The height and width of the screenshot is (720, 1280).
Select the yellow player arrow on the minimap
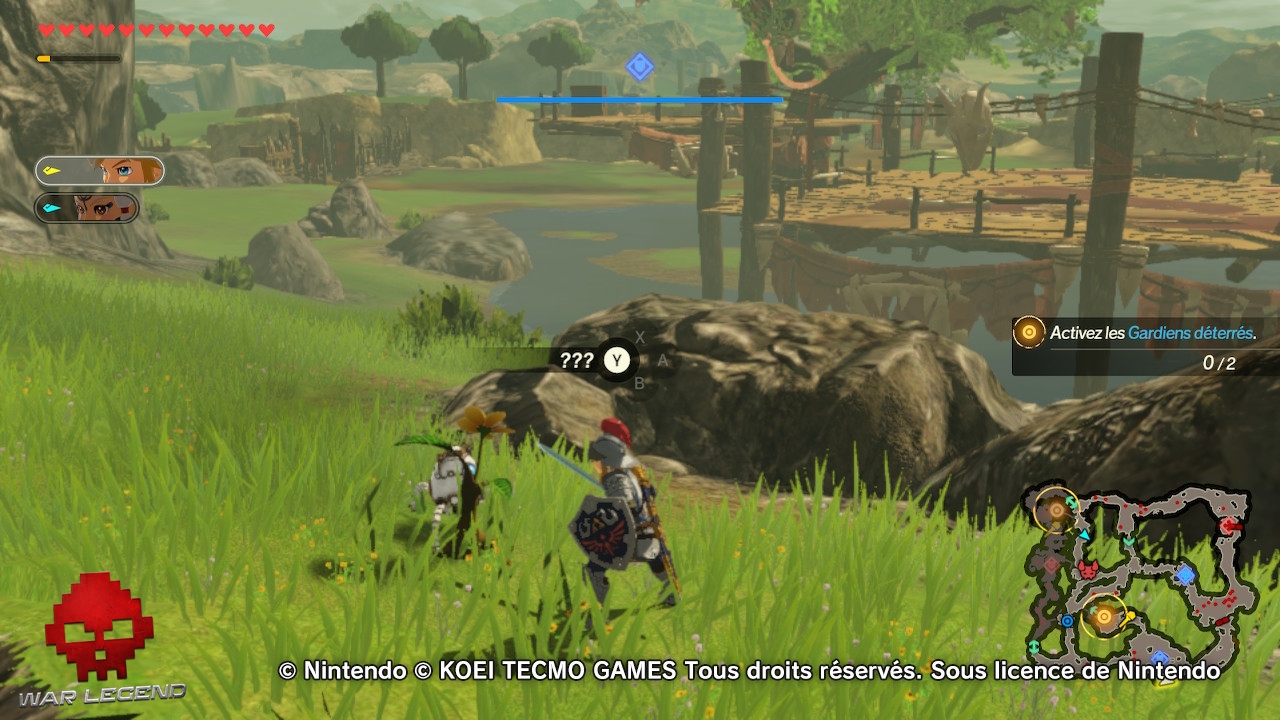pos(1128,616)
